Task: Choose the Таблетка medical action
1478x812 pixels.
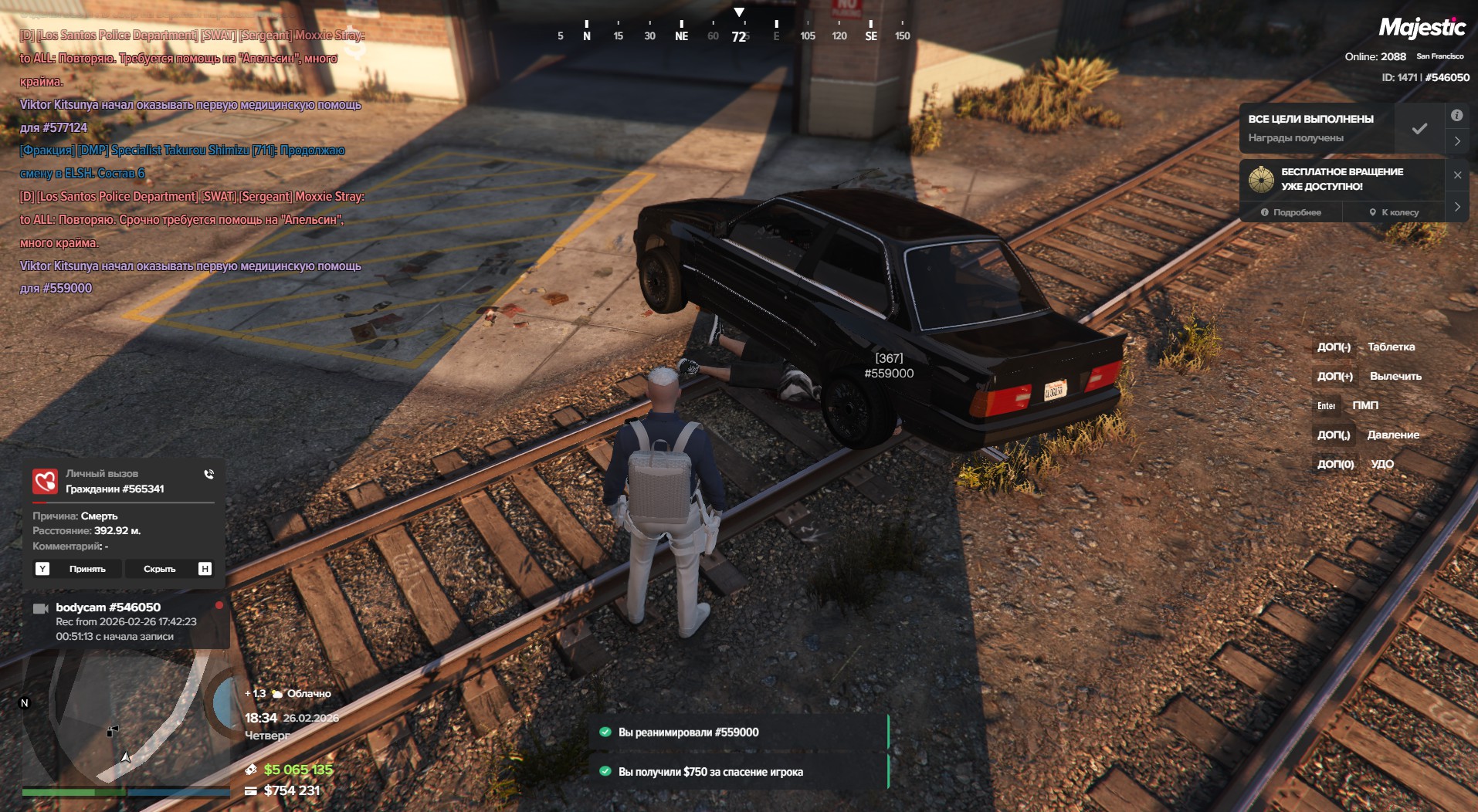Action: point(1391,347)
